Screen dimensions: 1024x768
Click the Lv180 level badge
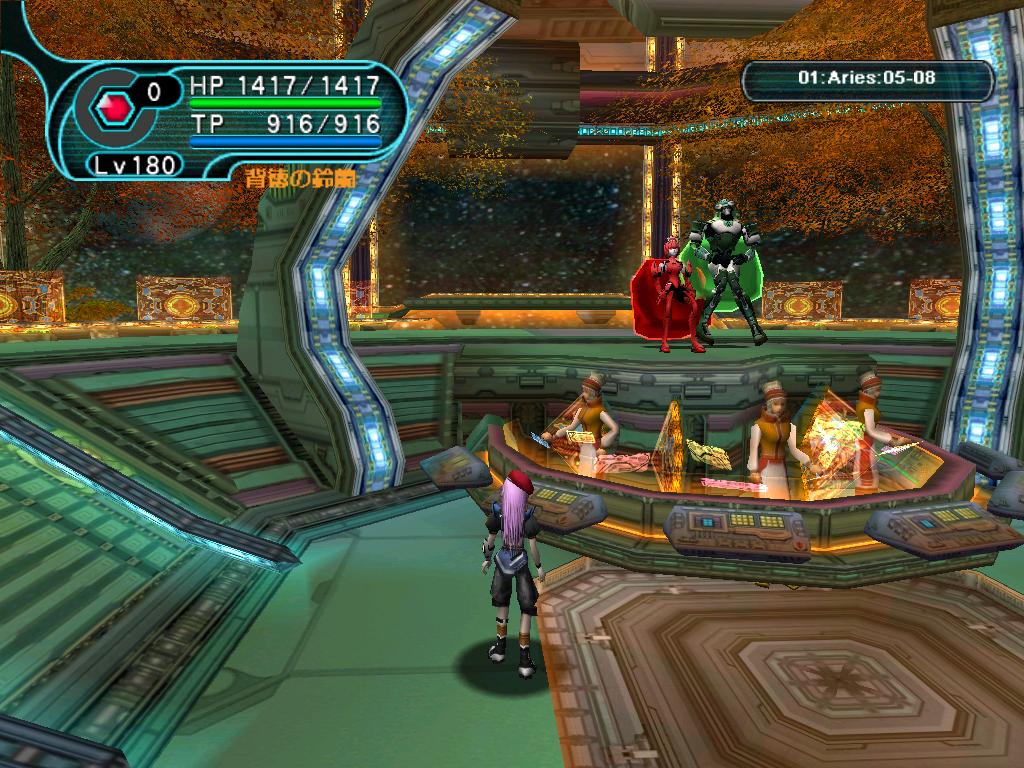[137, 164]
